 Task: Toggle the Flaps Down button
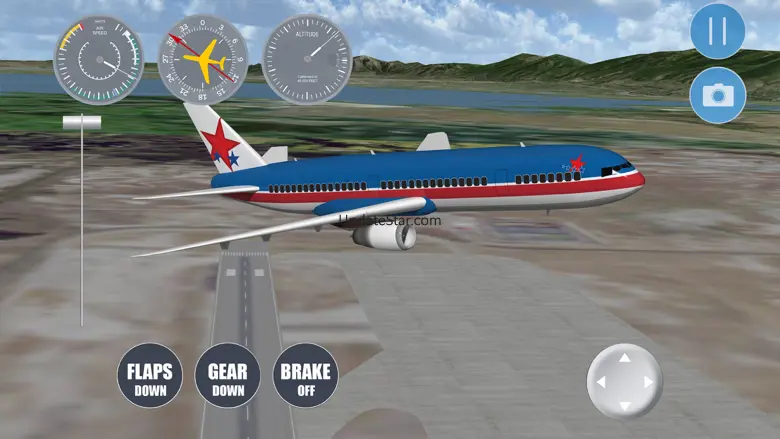[x=150, y=376]
